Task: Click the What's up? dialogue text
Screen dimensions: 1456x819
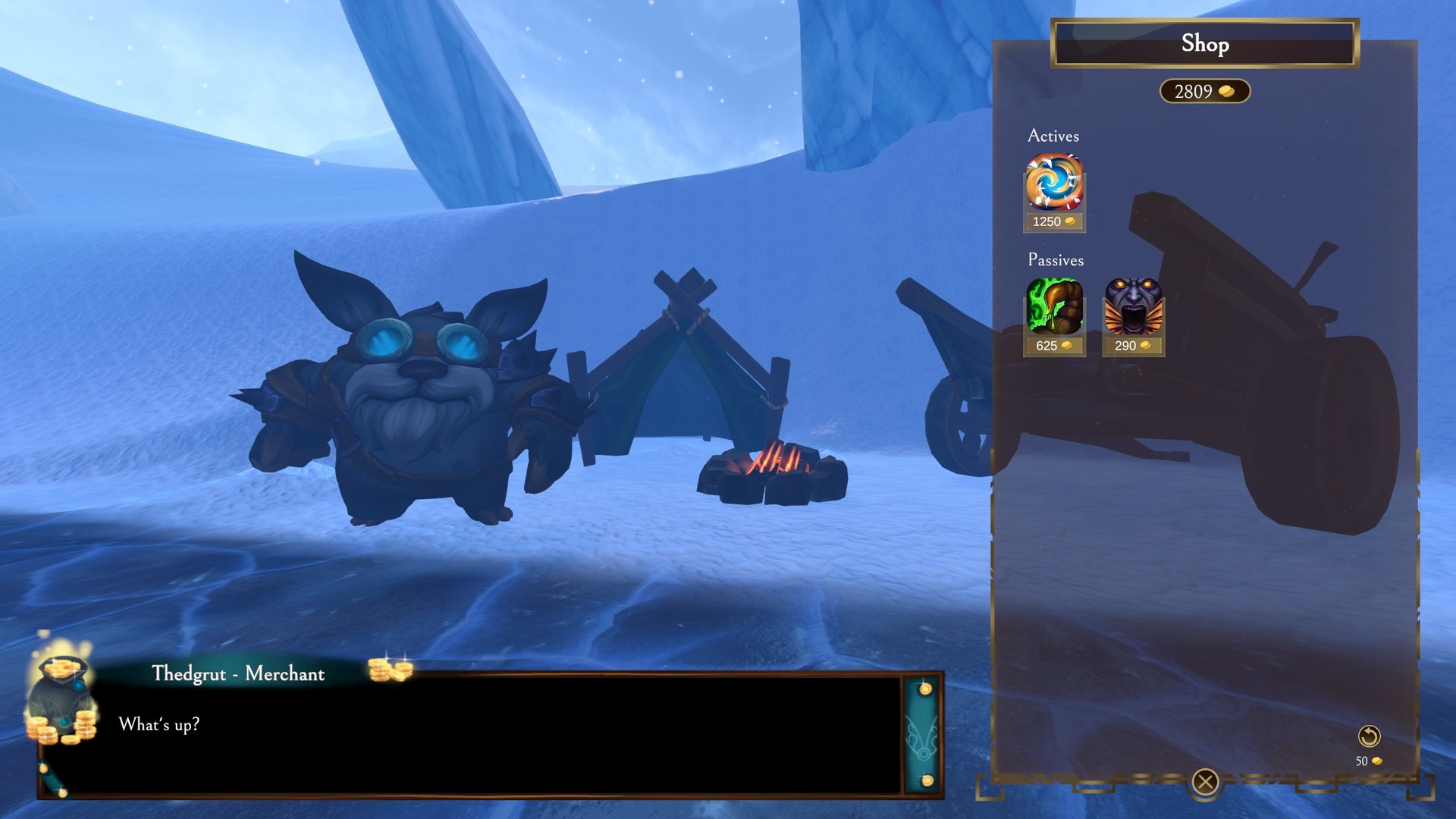Action: 160,724
